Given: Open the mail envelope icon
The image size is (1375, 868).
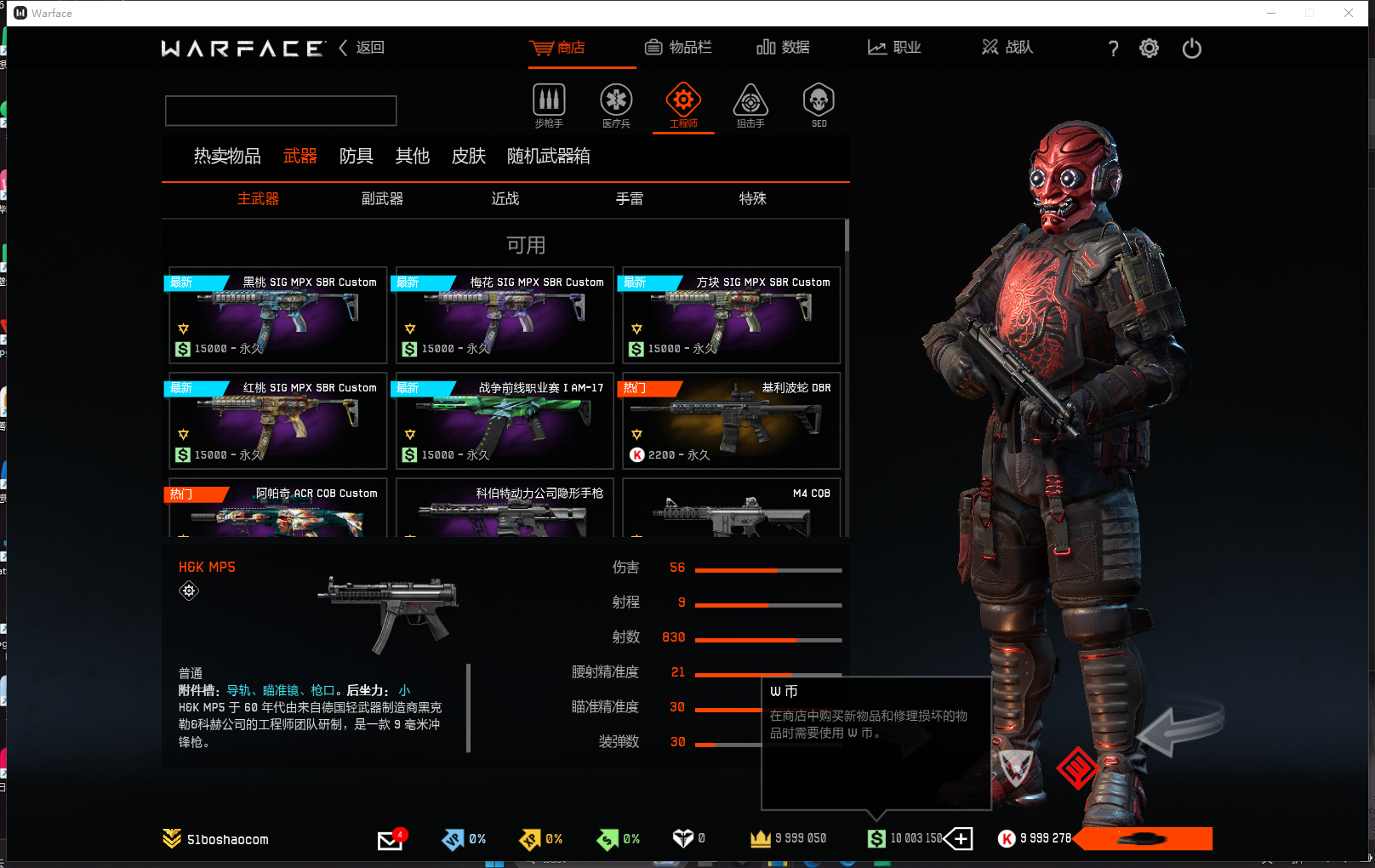Looking at the screenshot, I should 390,841.
